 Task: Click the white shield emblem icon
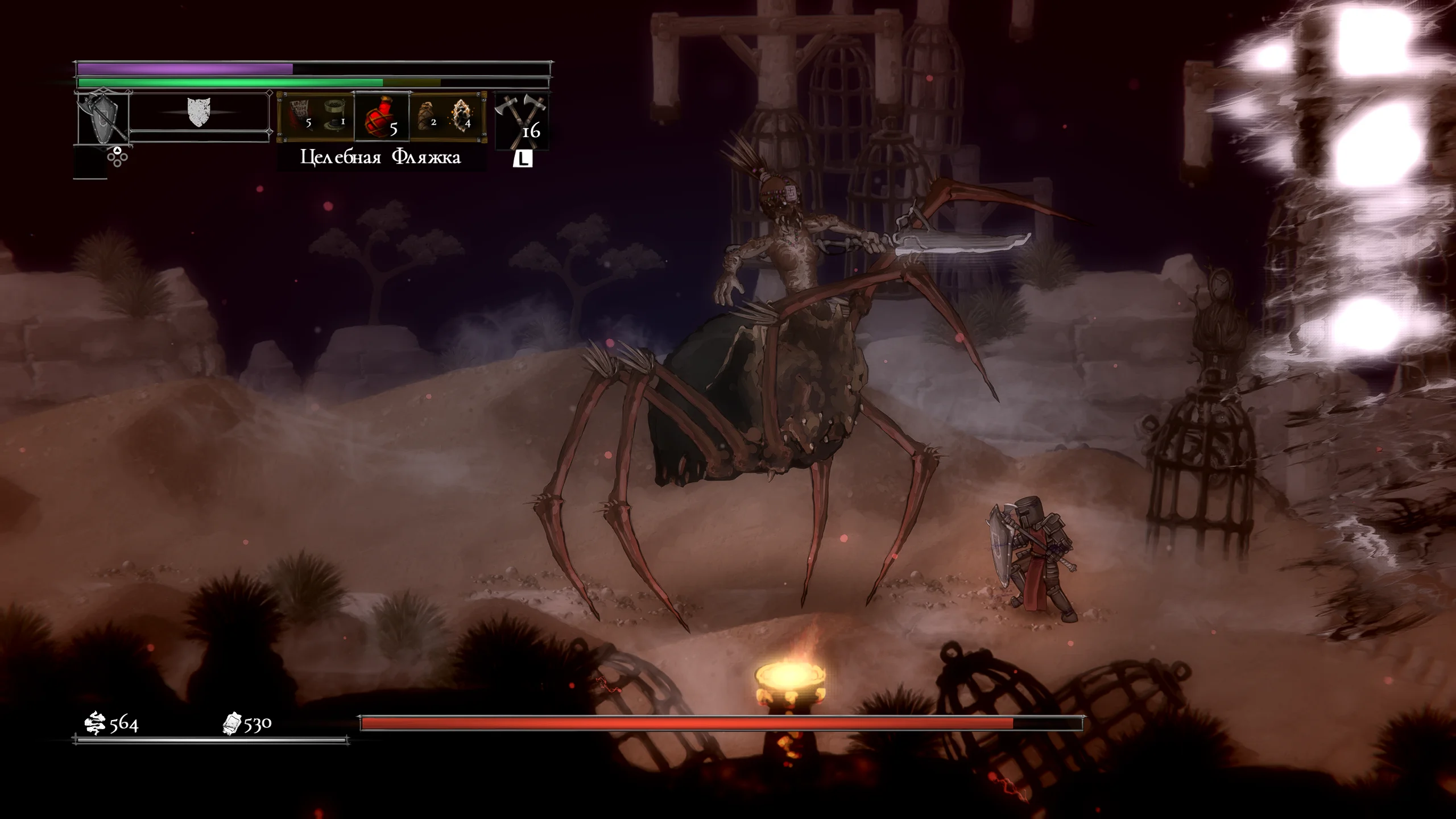(x=199, y=111)
